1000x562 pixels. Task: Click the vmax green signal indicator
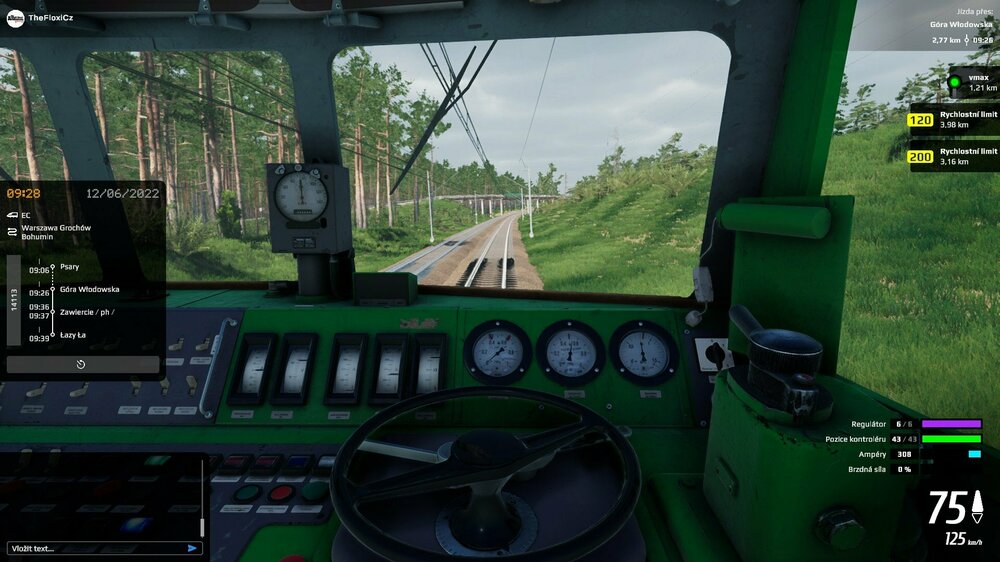click(x=955, y=82)
